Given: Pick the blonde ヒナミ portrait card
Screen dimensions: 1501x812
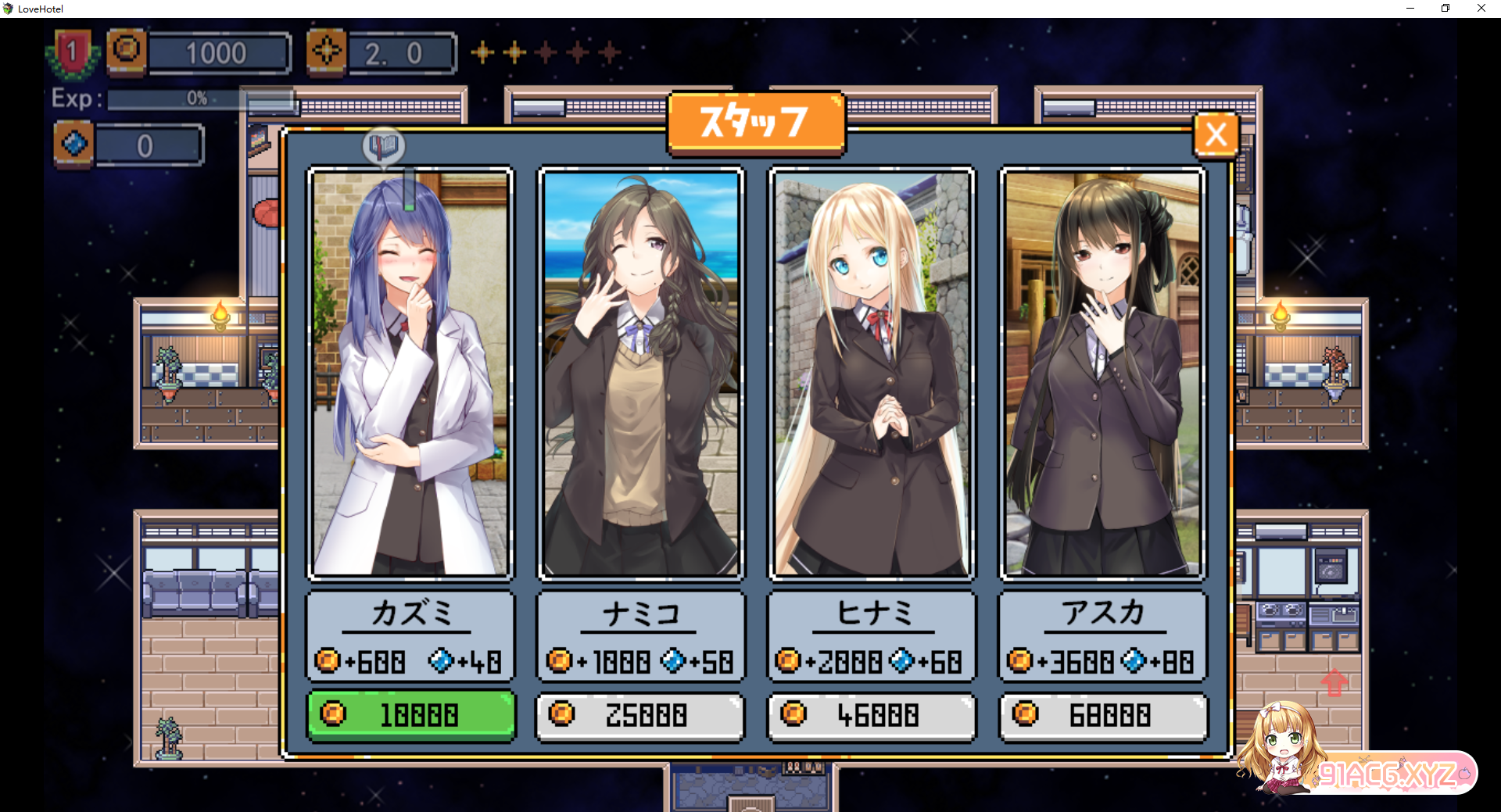Looking at the screenshot, I should (872, 374).
